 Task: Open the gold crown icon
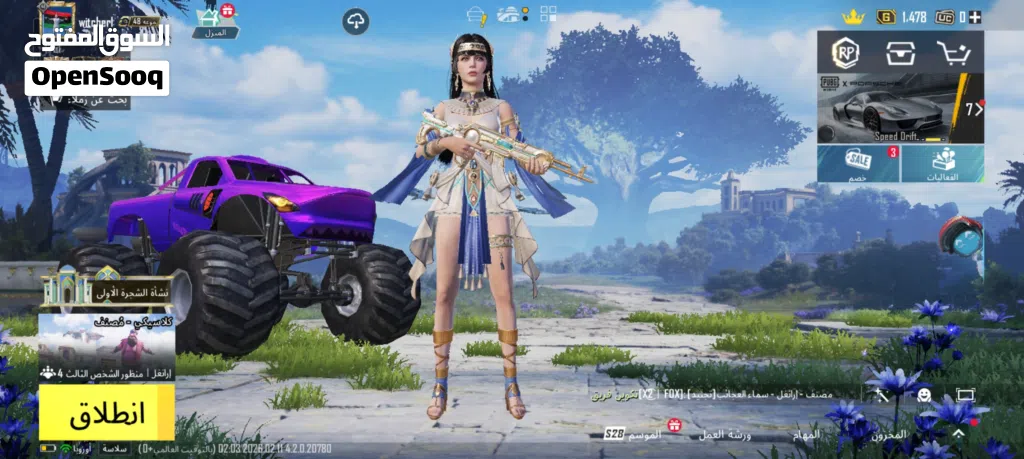click(852, 16)
